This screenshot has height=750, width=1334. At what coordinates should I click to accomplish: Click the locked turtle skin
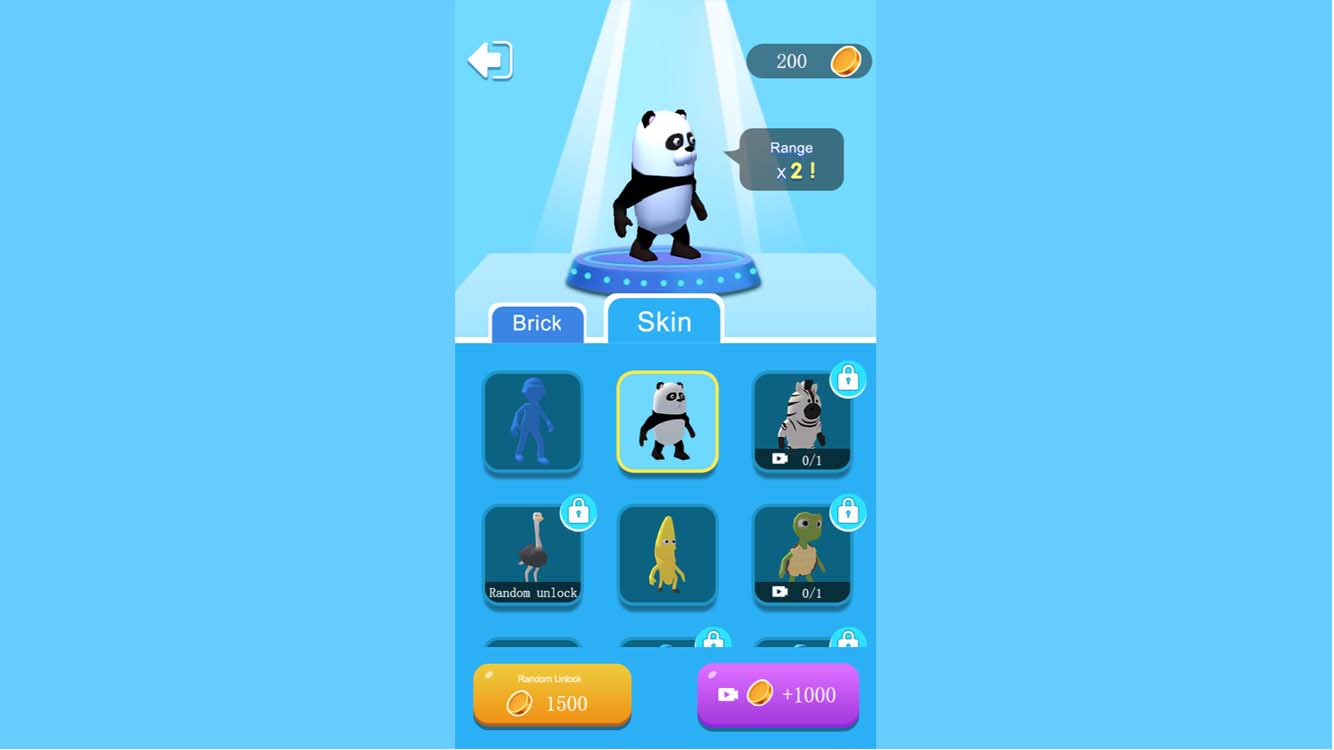[802, 555]
